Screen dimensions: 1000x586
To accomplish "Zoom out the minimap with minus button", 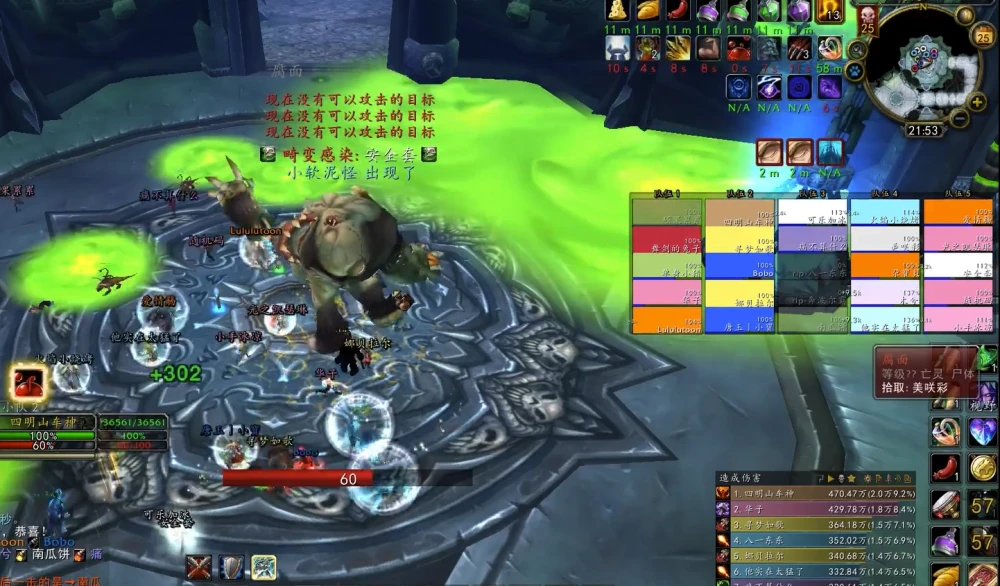I will pos(958,118).
